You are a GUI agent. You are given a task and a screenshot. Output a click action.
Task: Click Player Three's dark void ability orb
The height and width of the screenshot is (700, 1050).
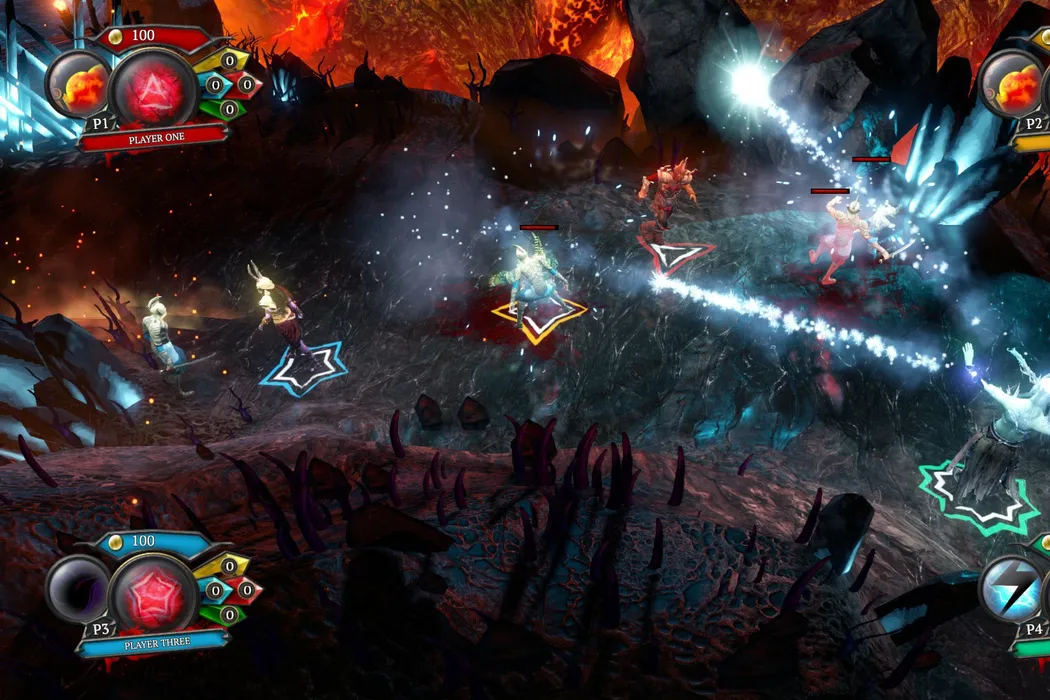pos(79,588)
